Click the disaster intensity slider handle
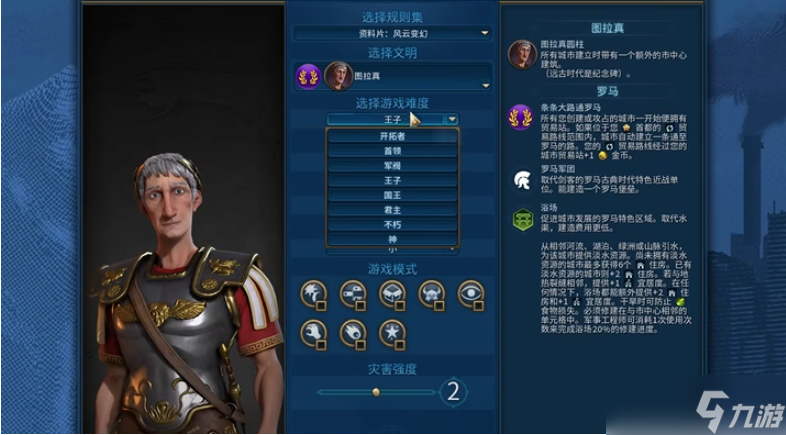 [376, 391]
